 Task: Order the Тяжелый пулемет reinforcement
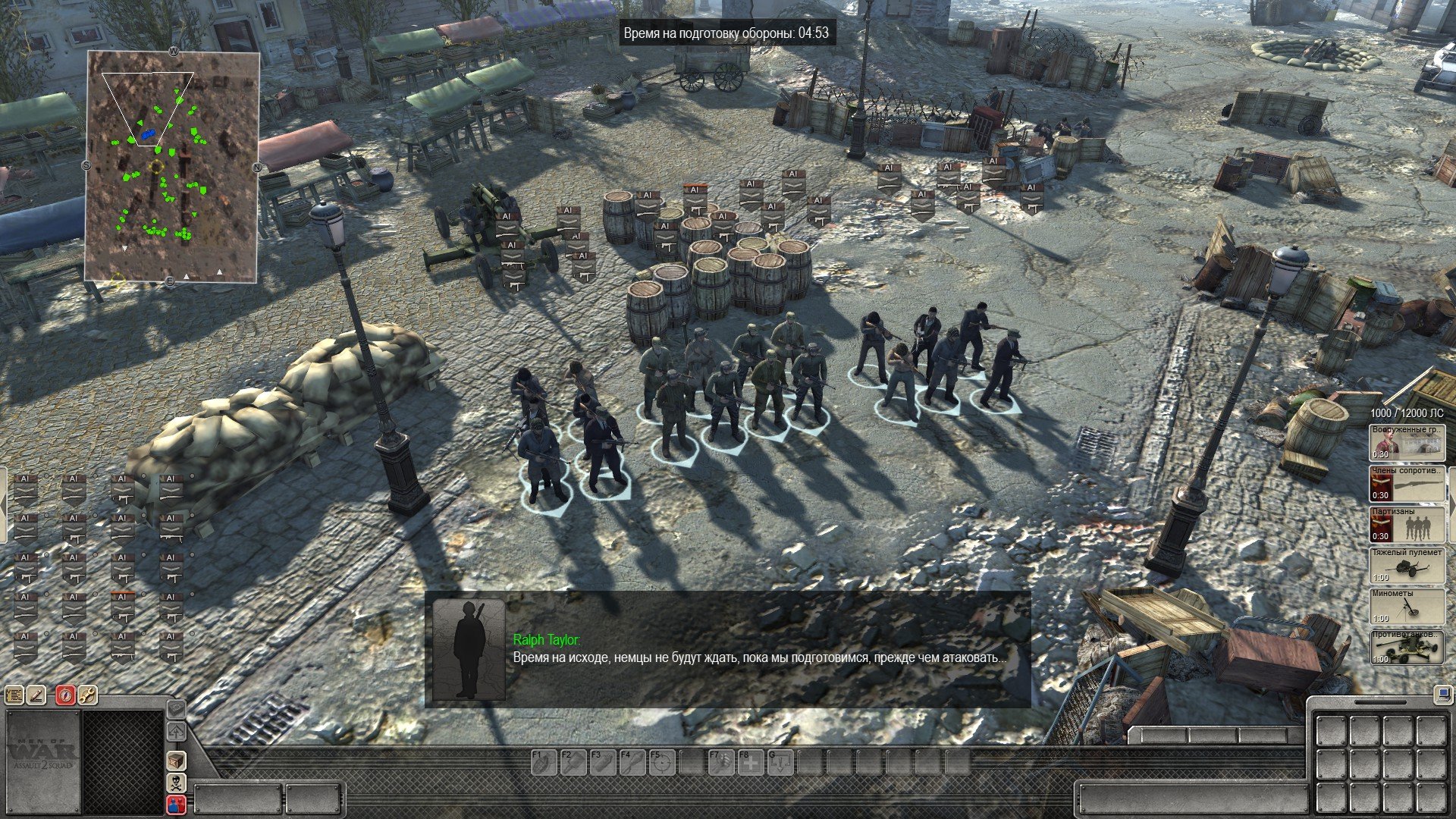tap(1407, 565)
